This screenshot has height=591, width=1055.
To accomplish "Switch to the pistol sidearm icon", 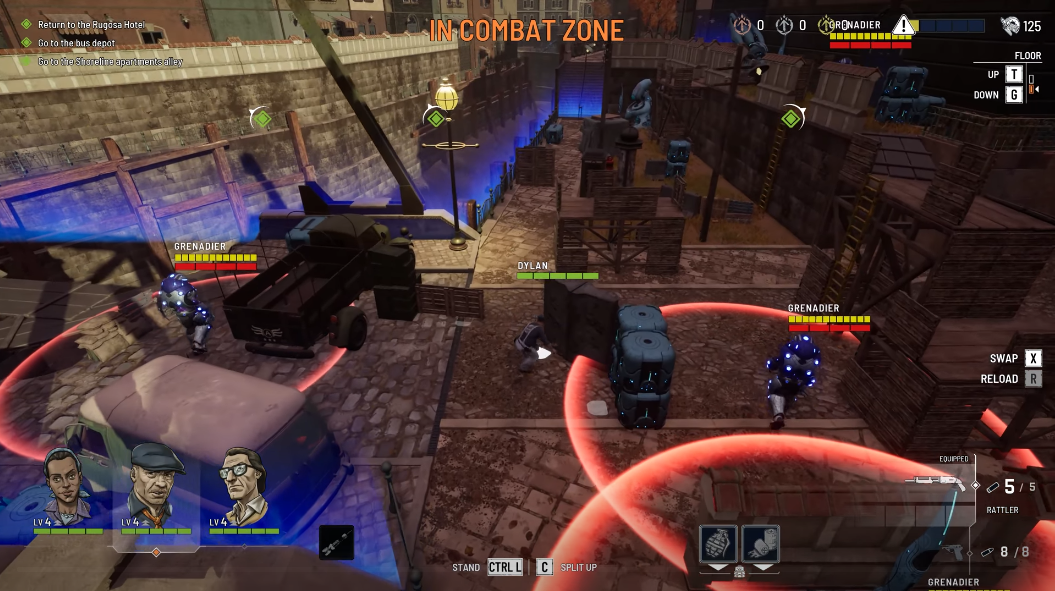I will pyautogui.click(x=957, y=551).
